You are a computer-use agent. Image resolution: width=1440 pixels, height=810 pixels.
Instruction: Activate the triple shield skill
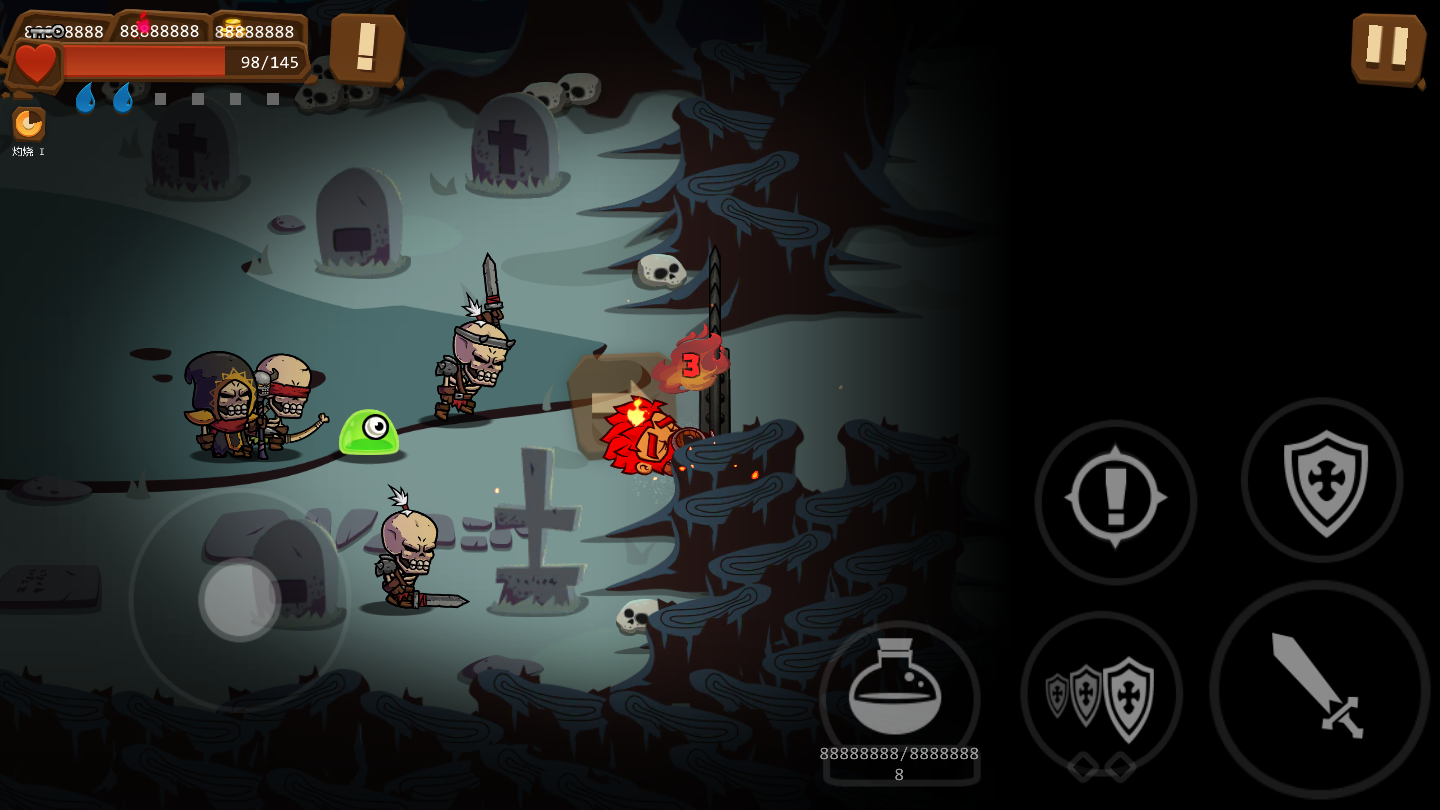pos(1101,693)
